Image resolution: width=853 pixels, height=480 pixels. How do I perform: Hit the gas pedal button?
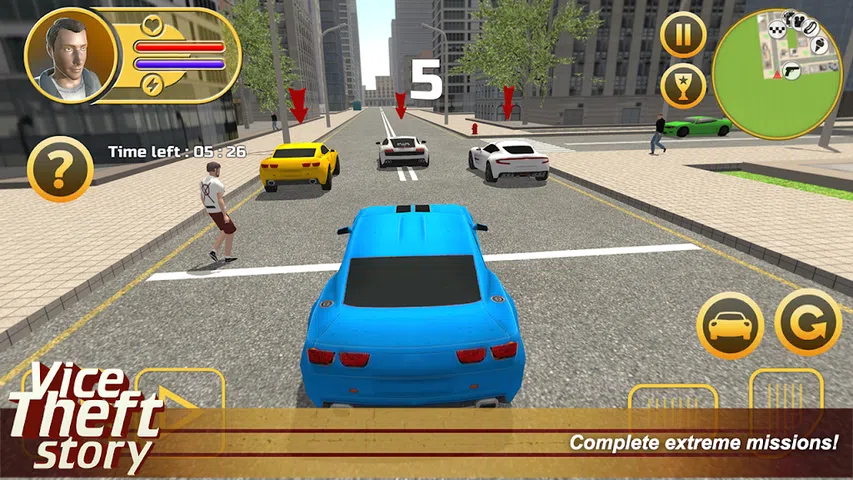(x=785, y=400)
